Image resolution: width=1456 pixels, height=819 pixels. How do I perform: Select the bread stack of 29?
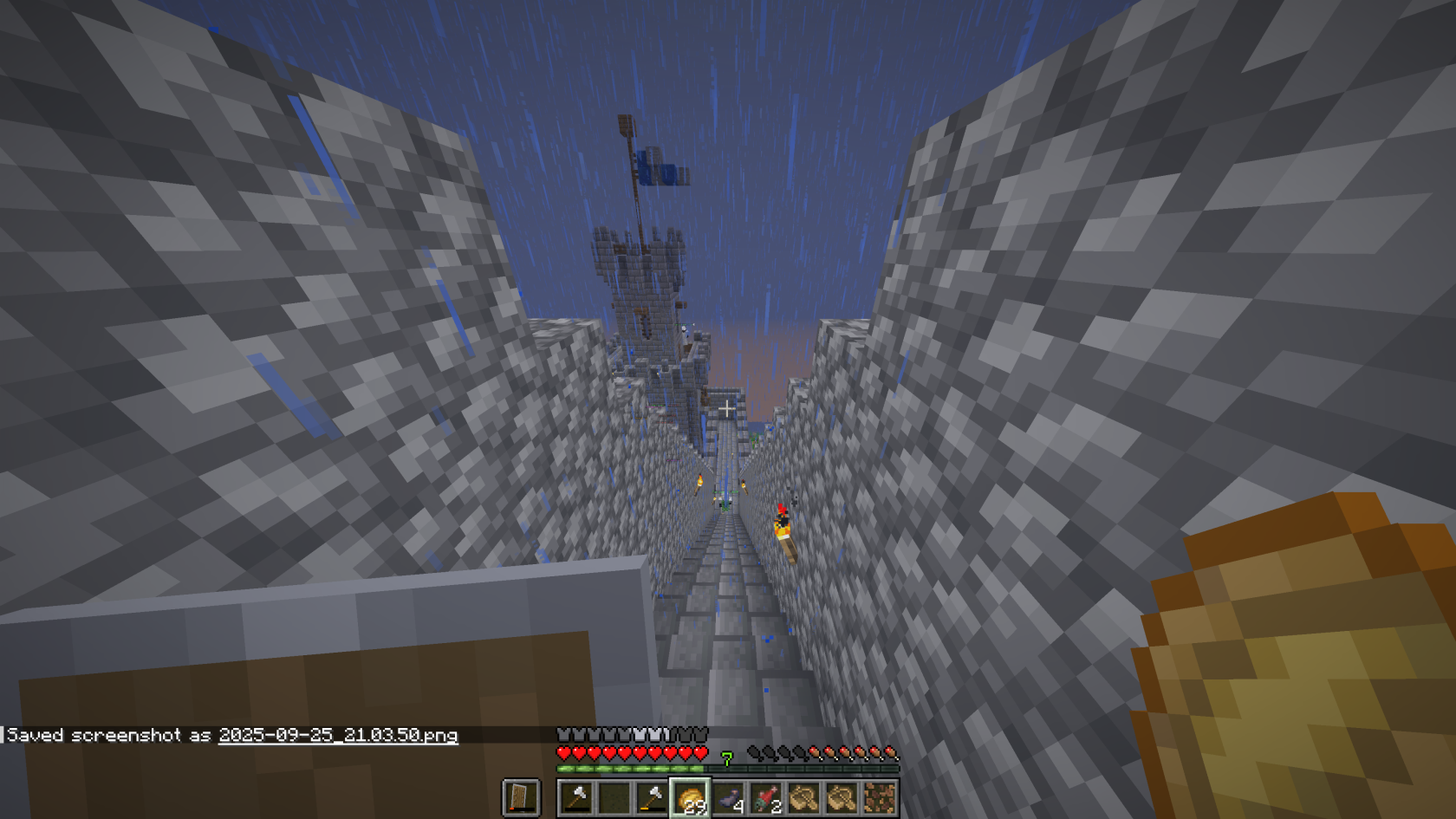[691, 797]
